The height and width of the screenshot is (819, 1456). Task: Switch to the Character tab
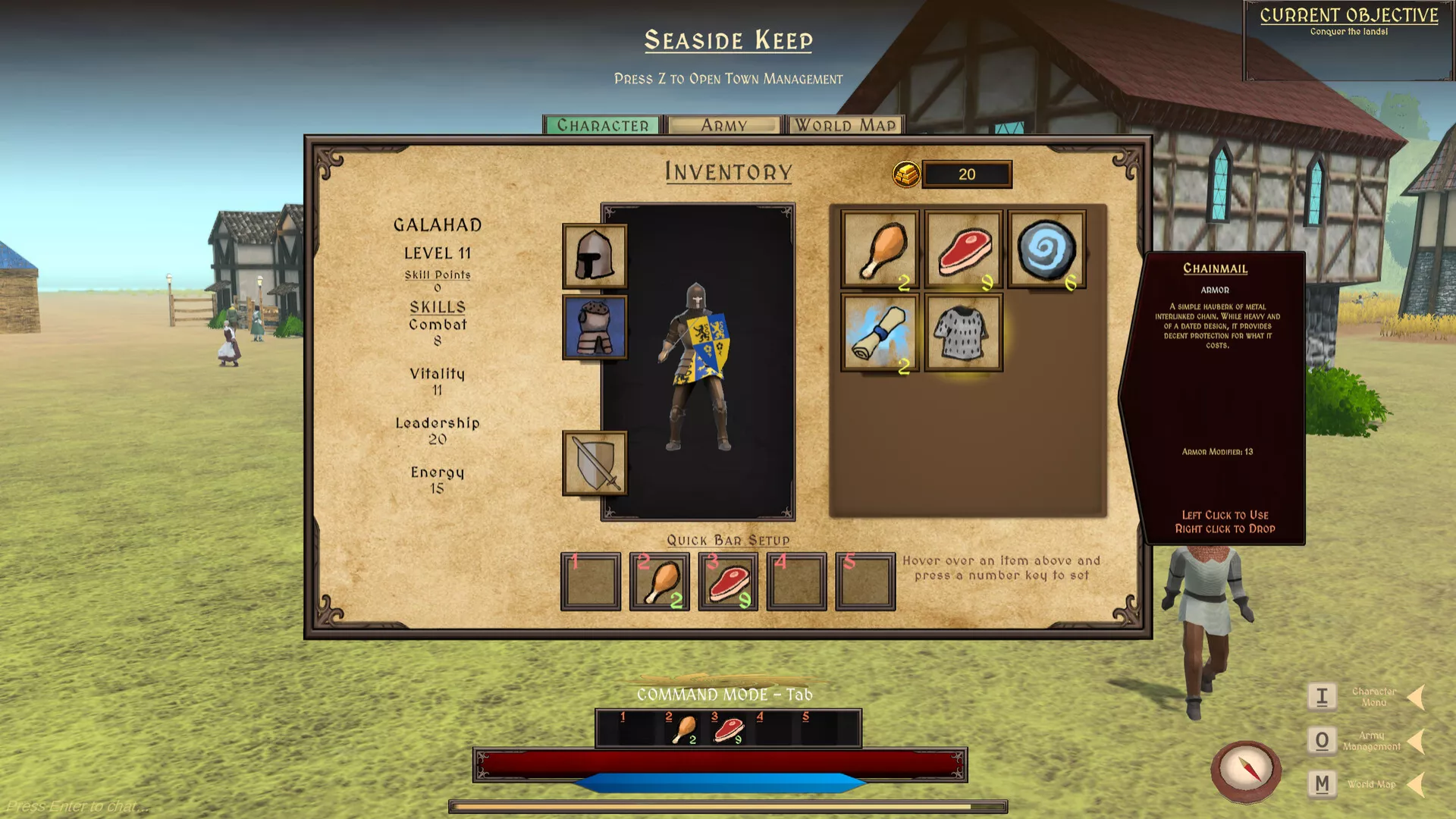tap(603, 125)
